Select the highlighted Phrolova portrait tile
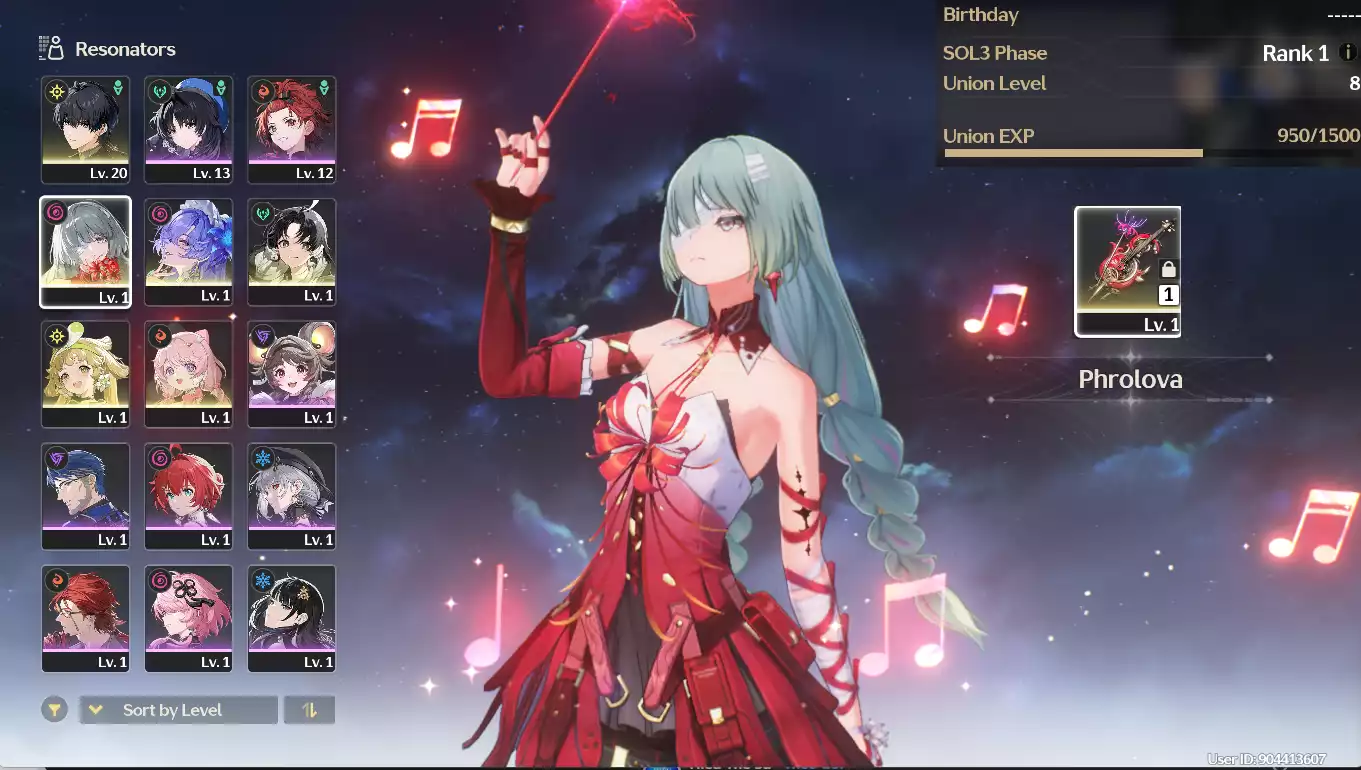The height and width of the screenshot is (770, 1361). click(x=86, y=252)
